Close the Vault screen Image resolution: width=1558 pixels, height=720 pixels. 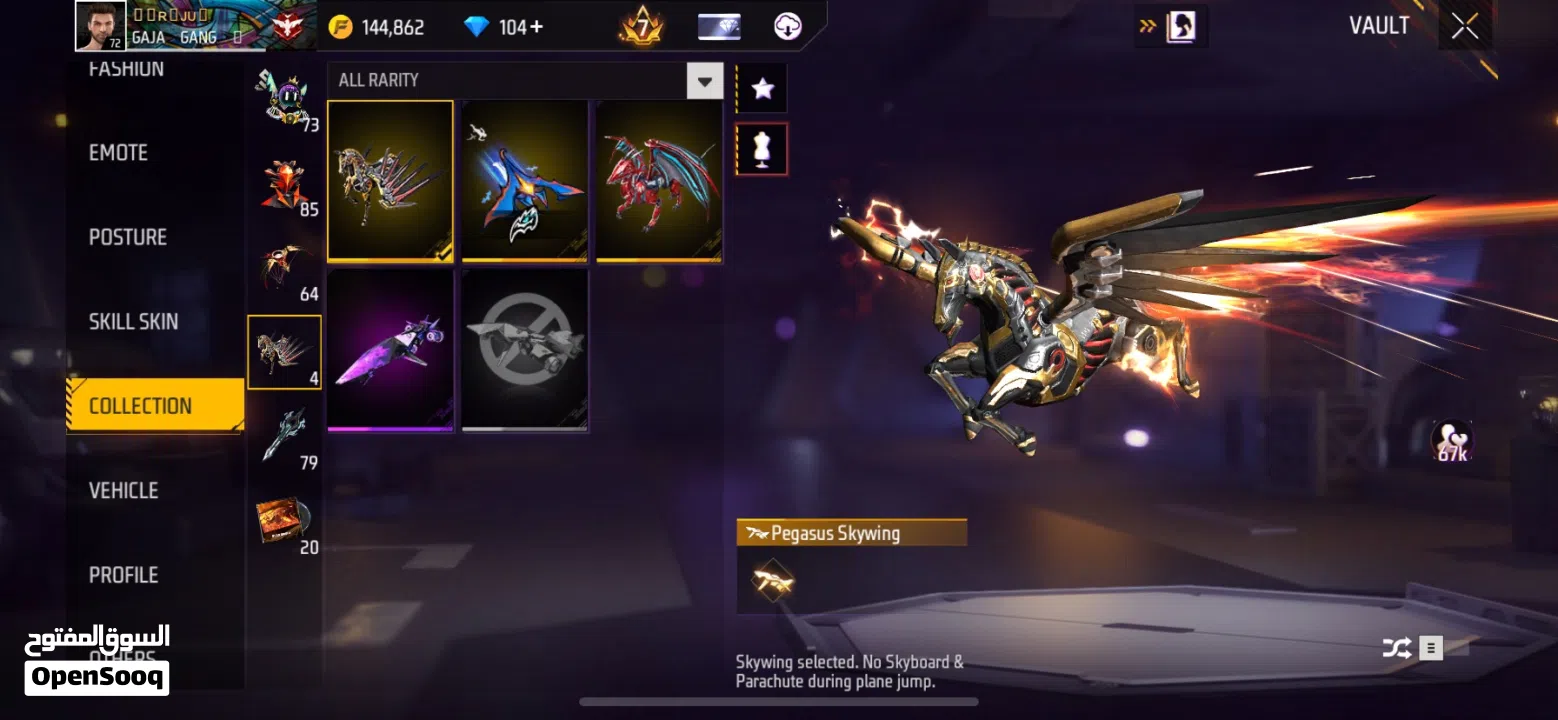pos(1465,27)
